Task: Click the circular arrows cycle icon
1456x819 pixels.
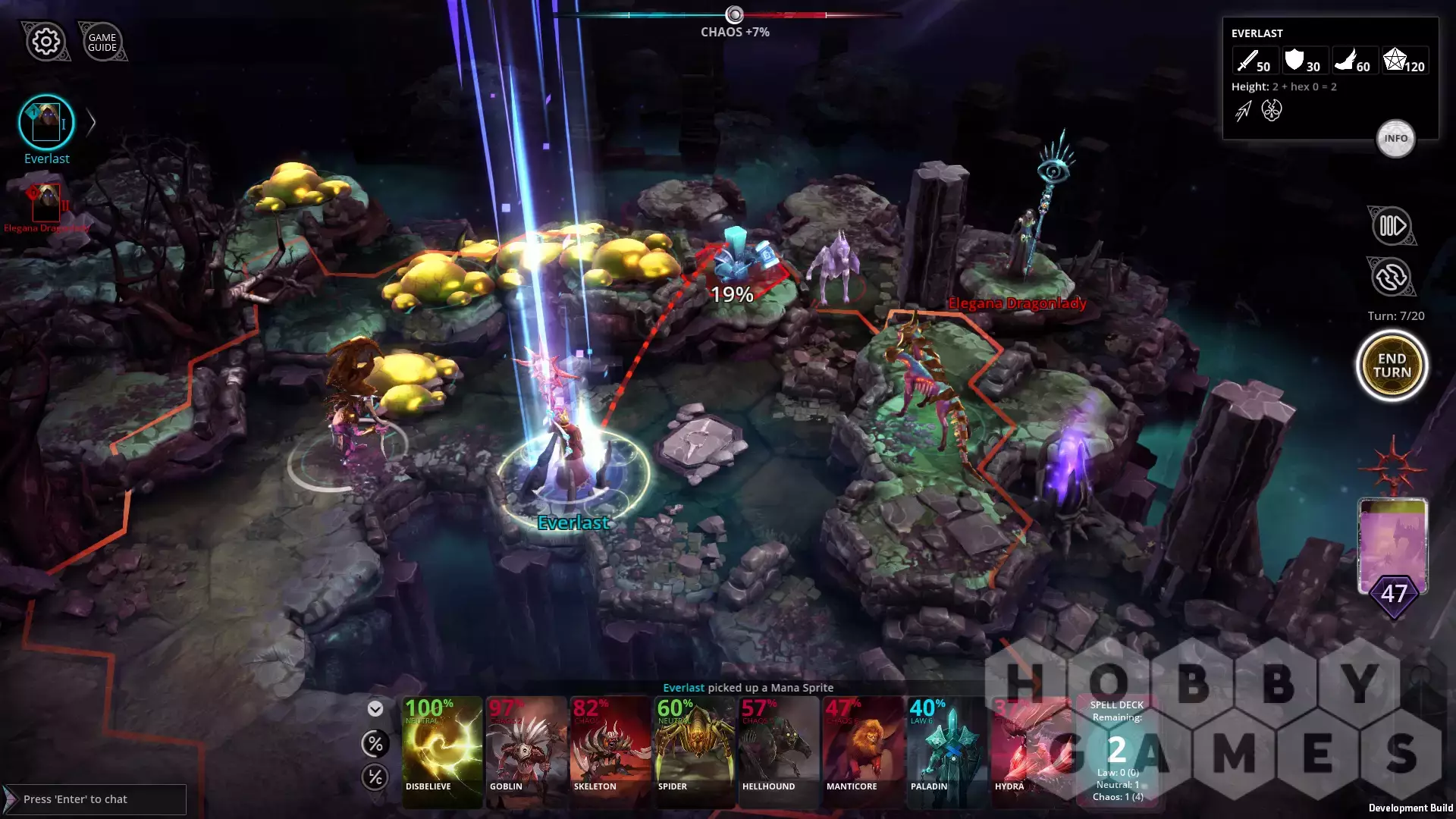Action: [1392, 278]
